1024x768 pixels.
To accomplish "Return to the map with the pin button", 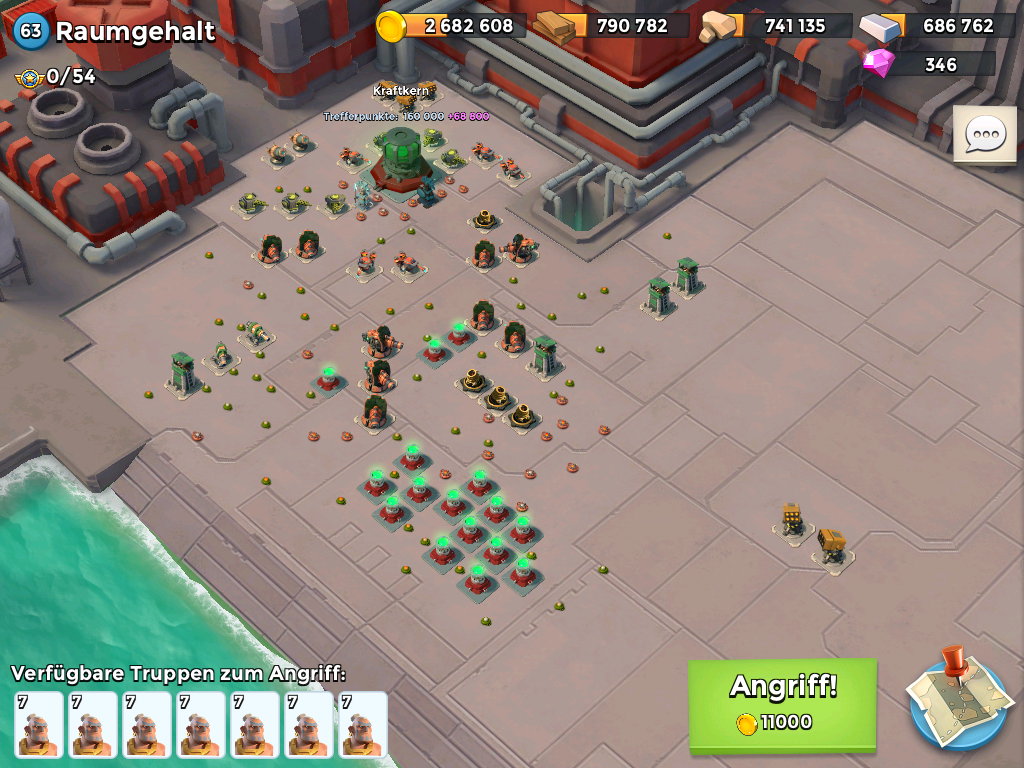I will 958,699.
